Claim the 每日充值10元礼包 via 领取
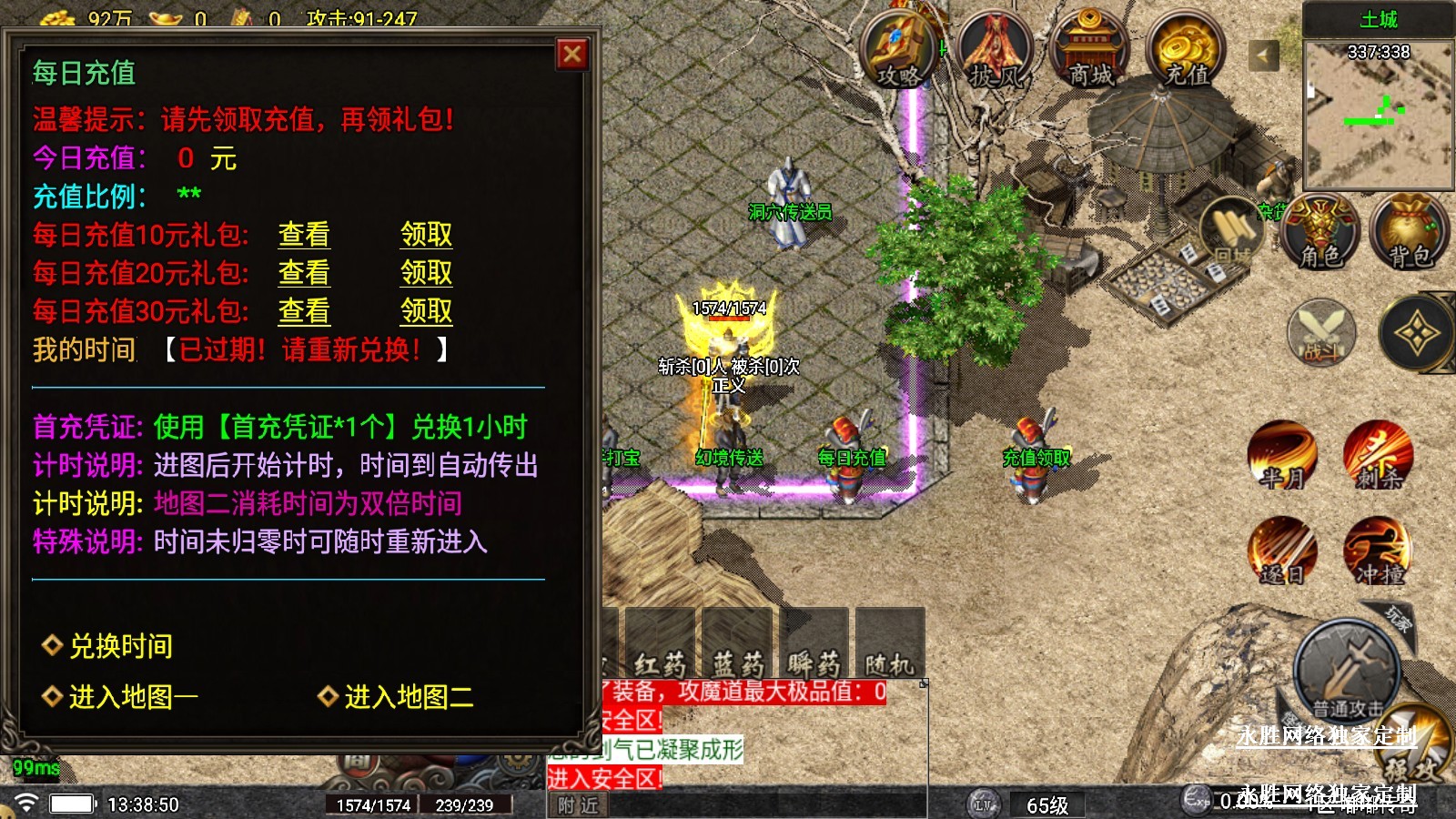This screenshot has height=819, width=1456. coord(426,235)
